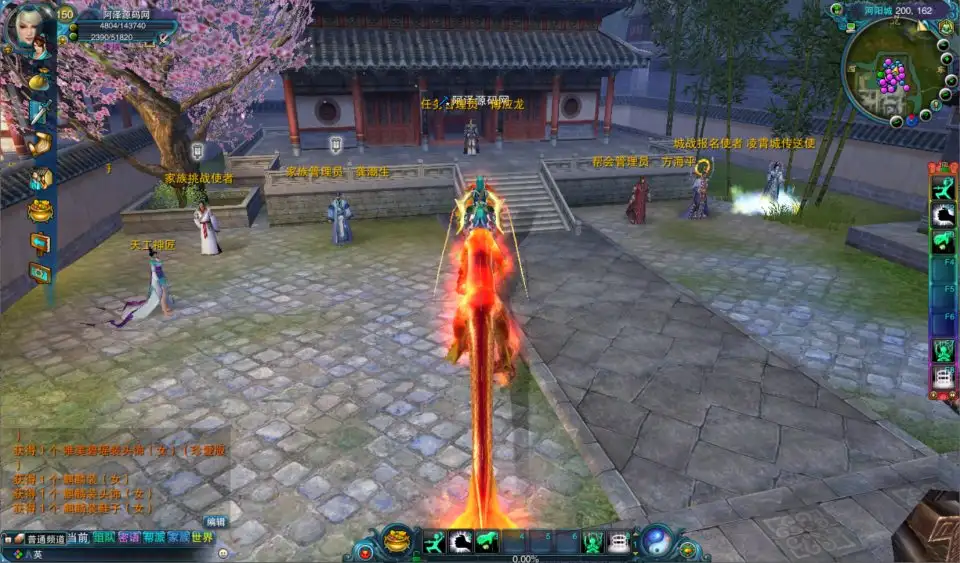
Task: Use the white pagoda skill on the bottom hotbar
Action: (620, 542)
